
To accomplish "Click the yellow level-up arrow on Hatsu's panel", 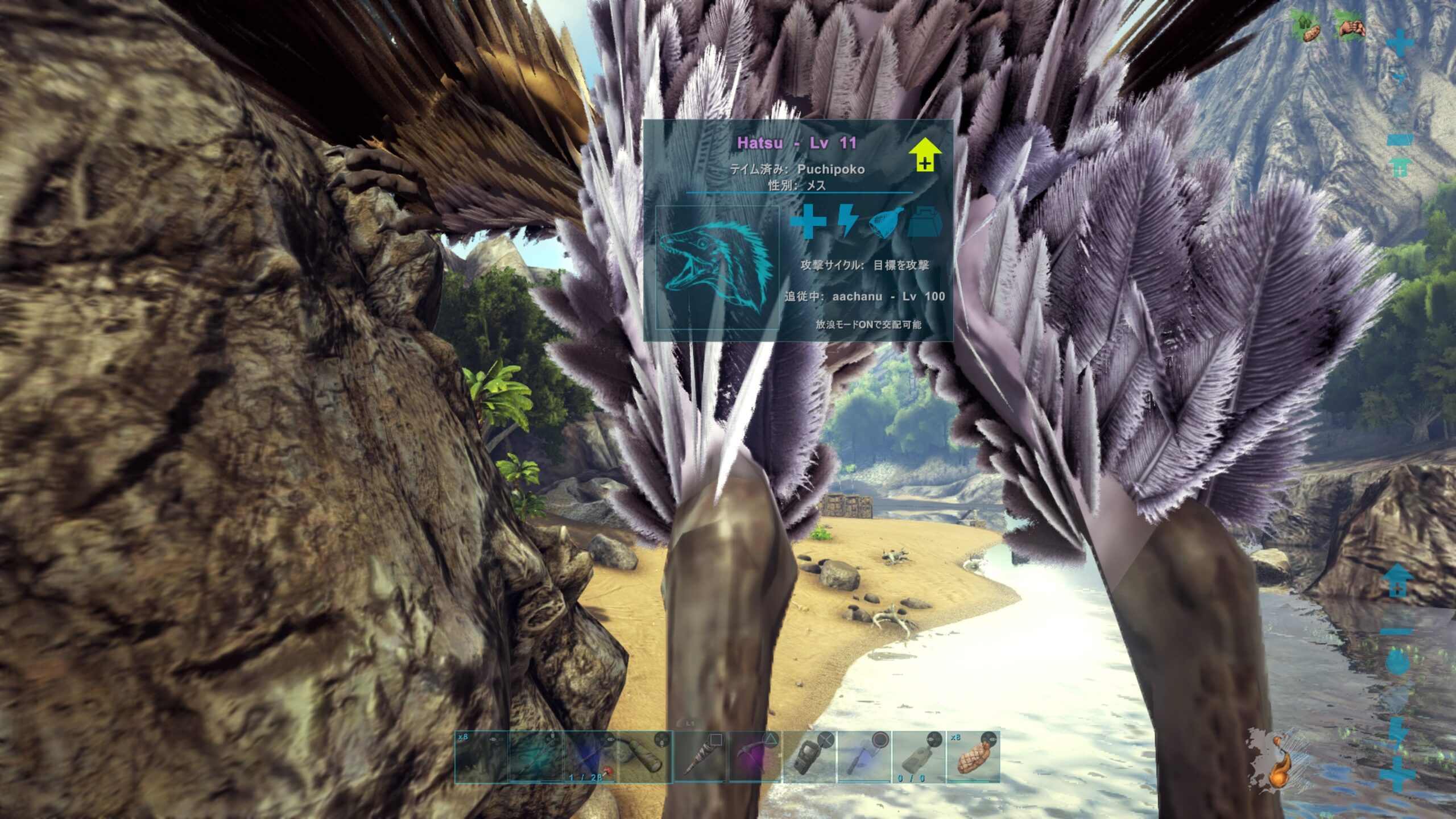I will point(925,154).
